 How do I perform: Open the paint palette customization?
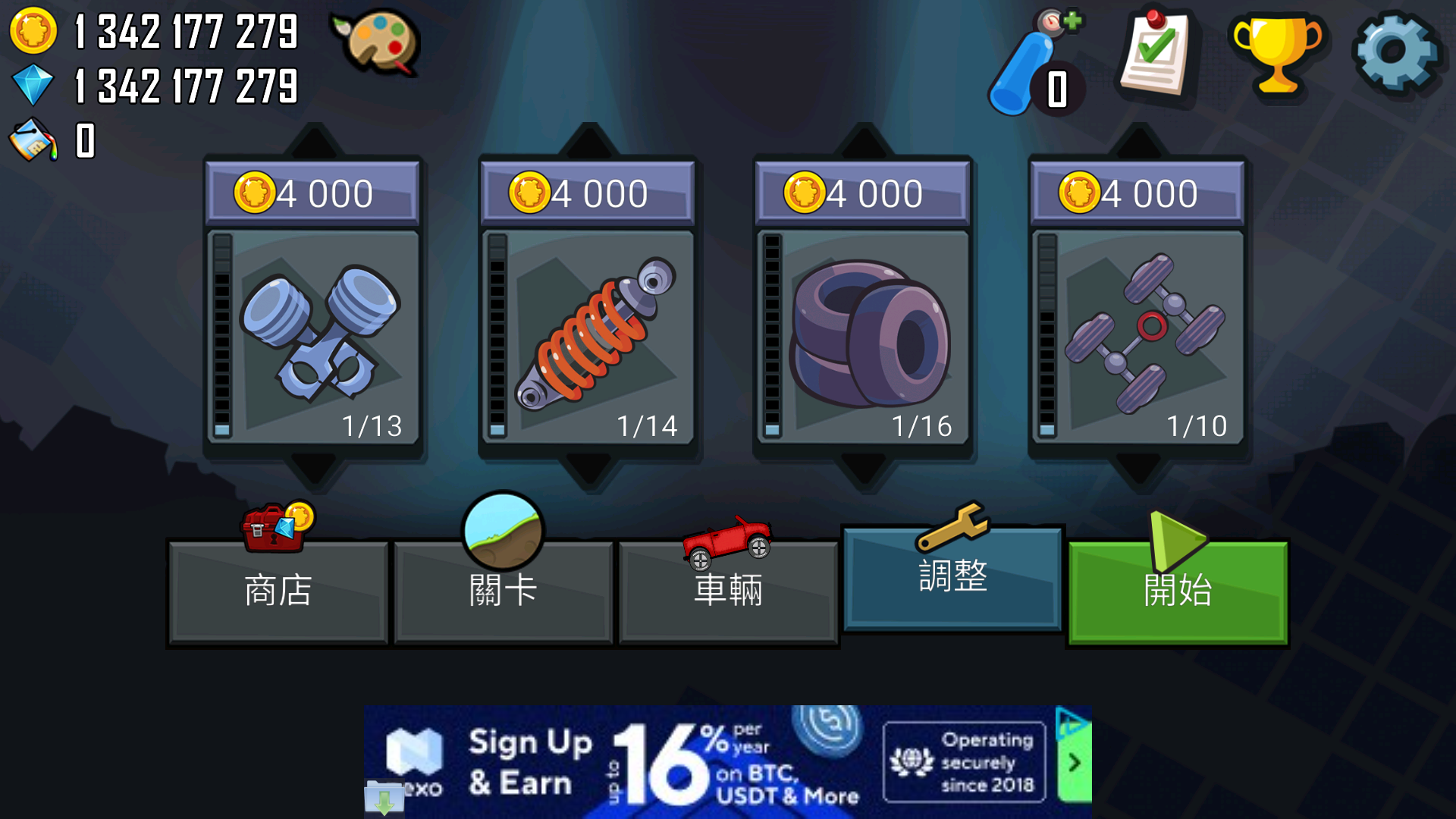[x=376, y=42]
